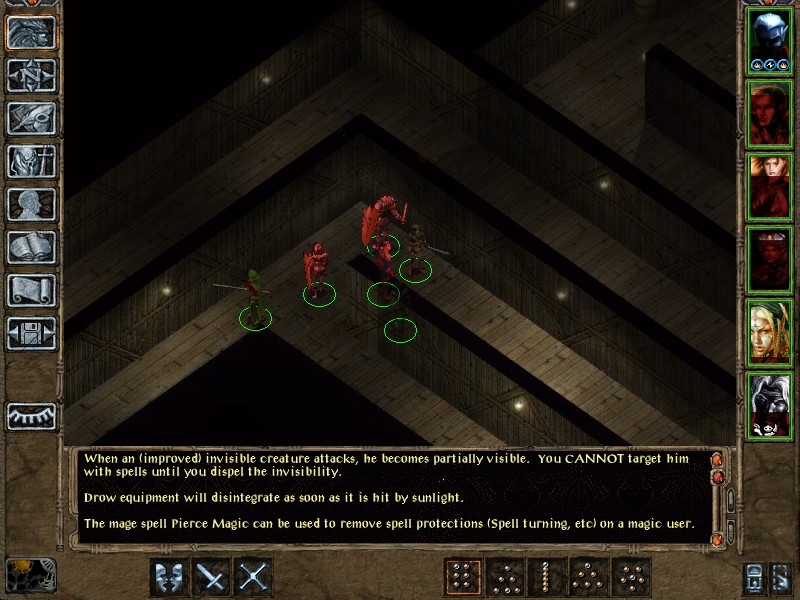The height and width of the screenshot is (600, 800).
Task: Open options with the floppy disk button
Action: pyautogui.click(x=31, y=333)
